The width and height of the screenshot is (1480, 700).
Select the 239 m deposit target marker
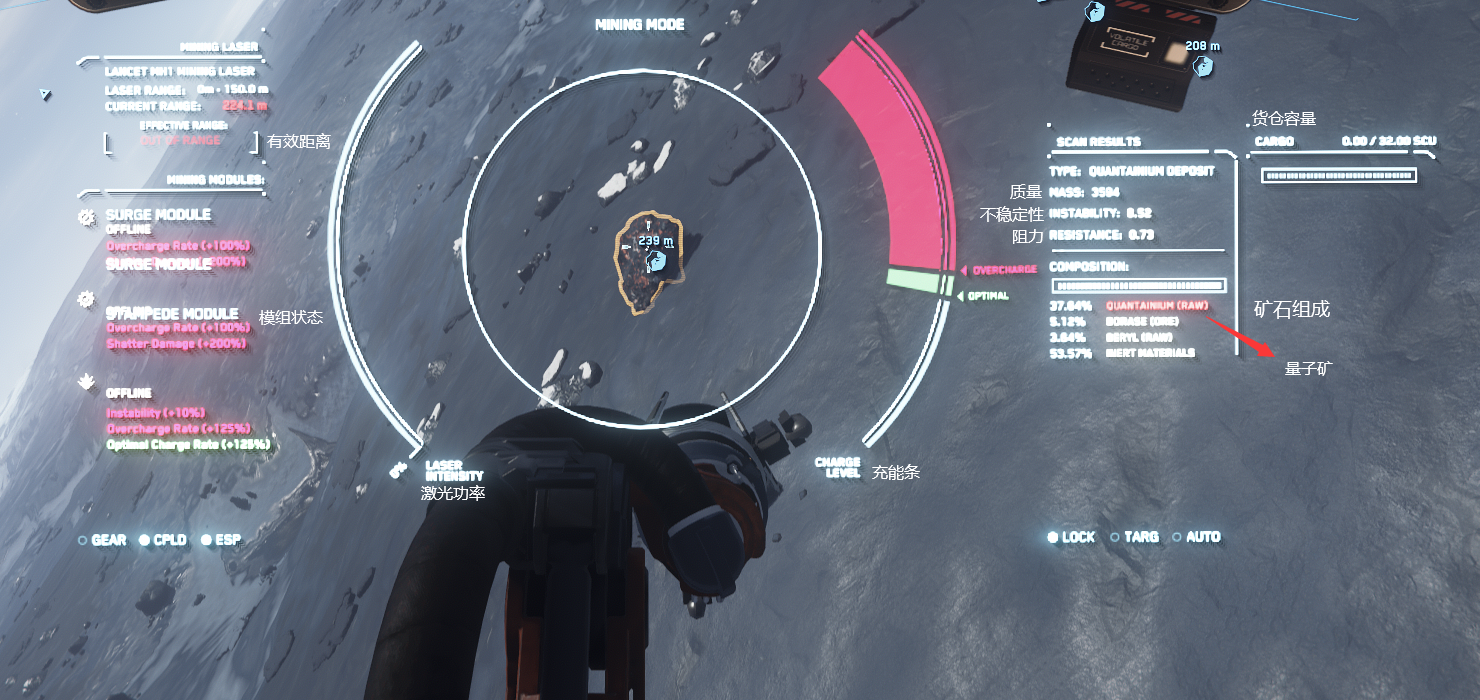pyautogui.click(x=656, y=261)
